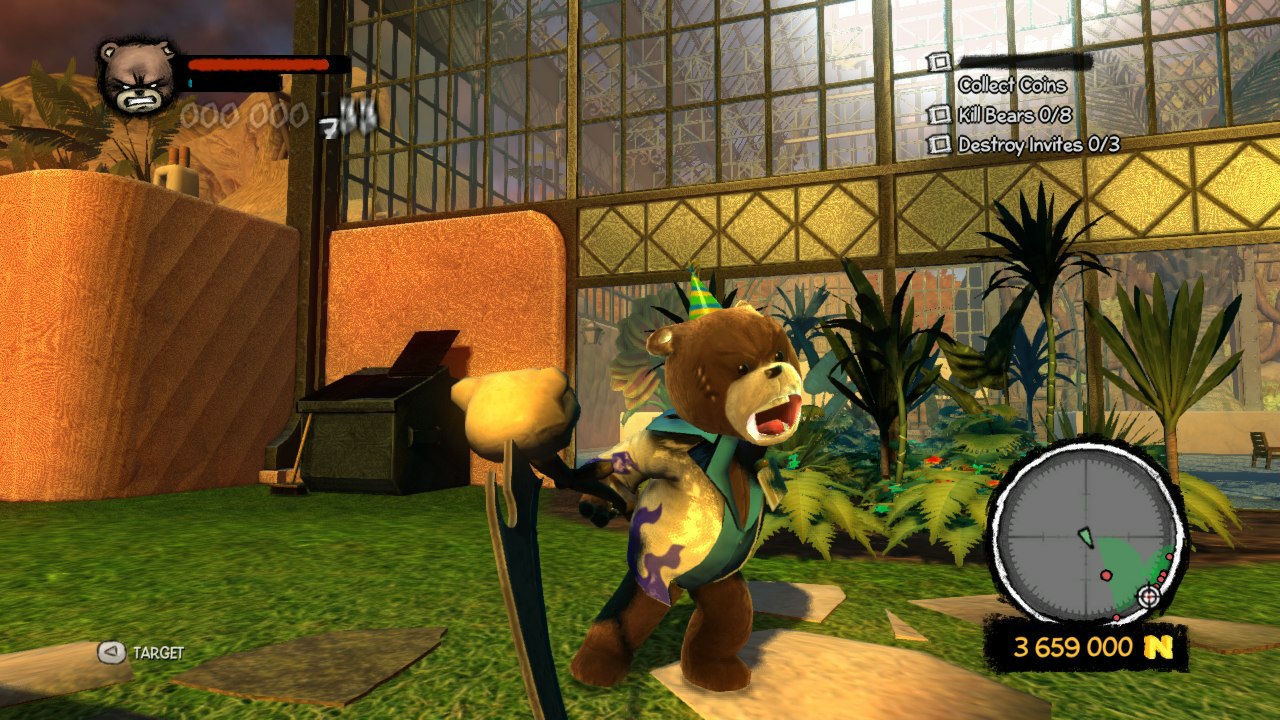Select the Destroy Invites objective
Screen dimensions: 1280x720
point(1037,144)
